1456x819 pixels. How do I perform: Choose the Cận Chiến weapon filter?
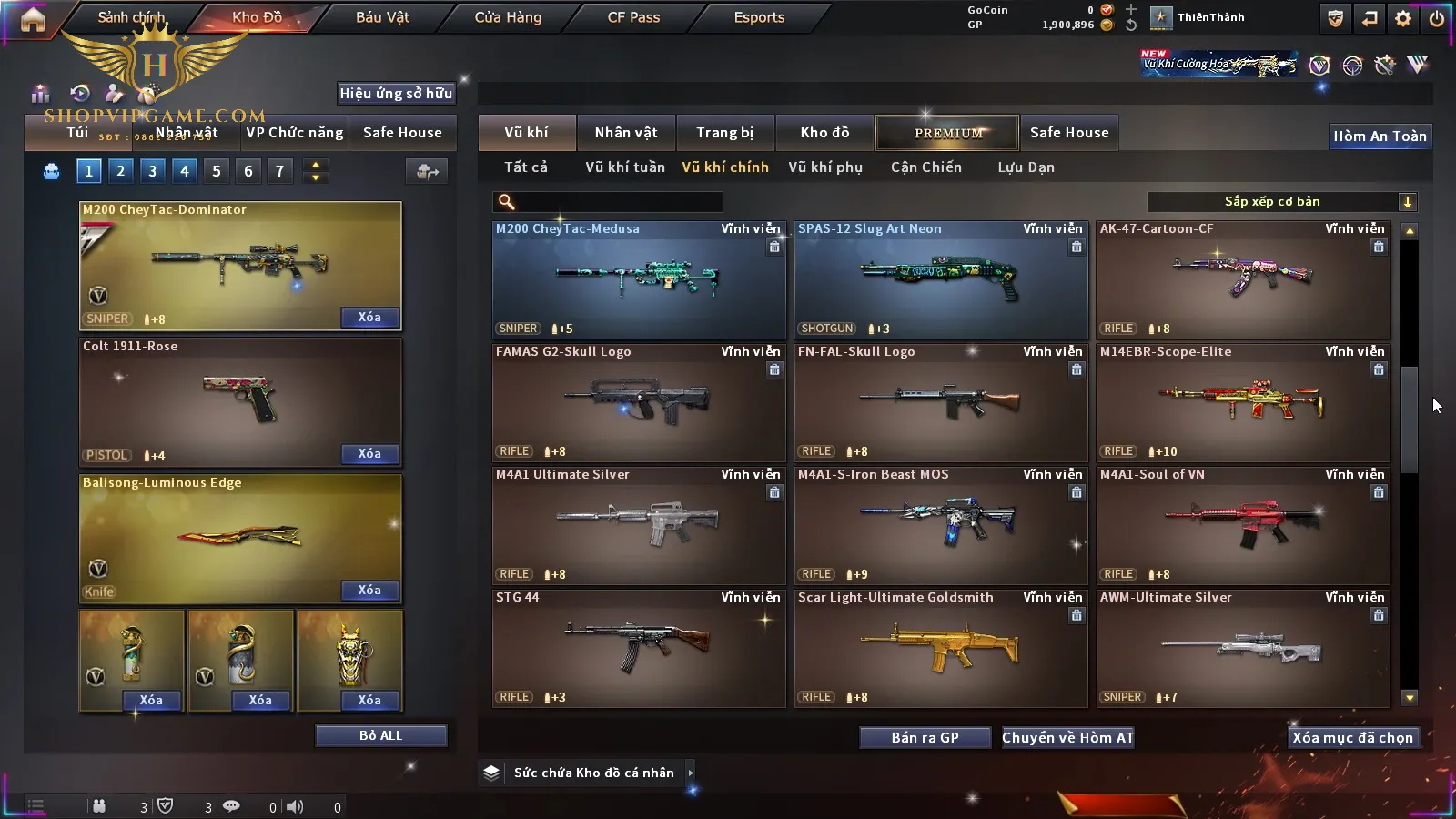[x=925, y=167]
